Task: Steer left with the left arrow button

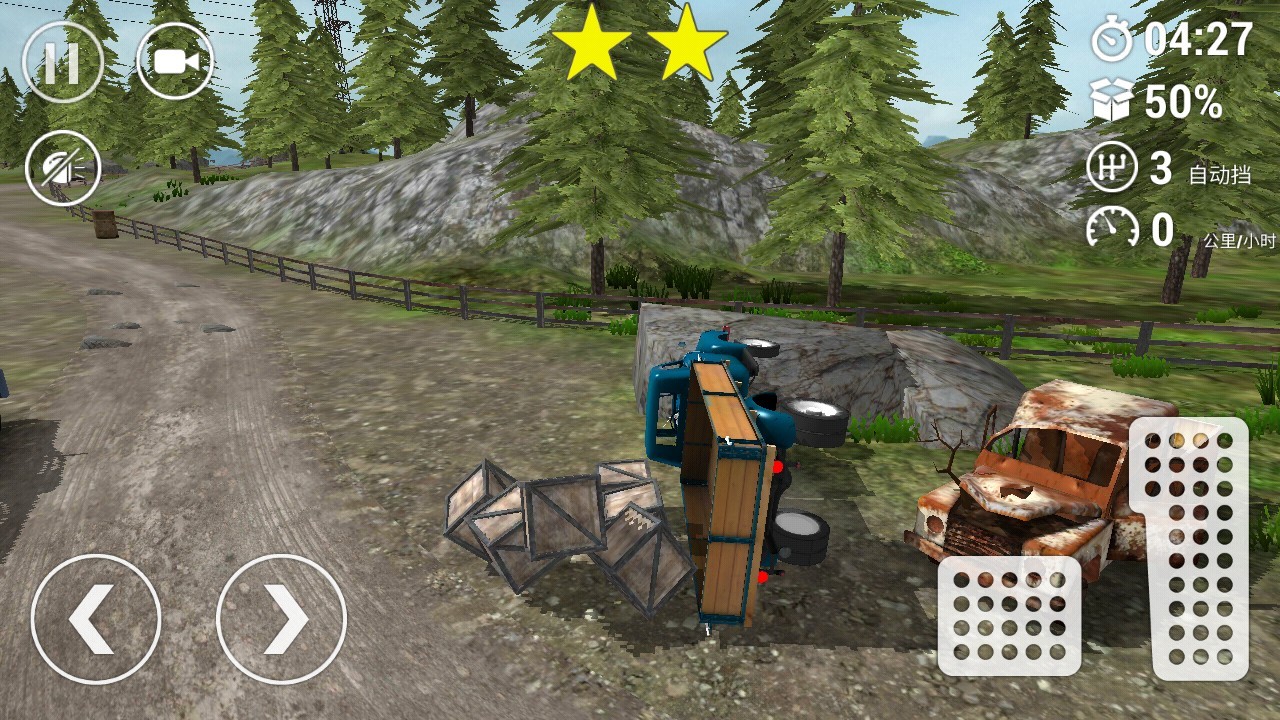Action: point(96,619)
